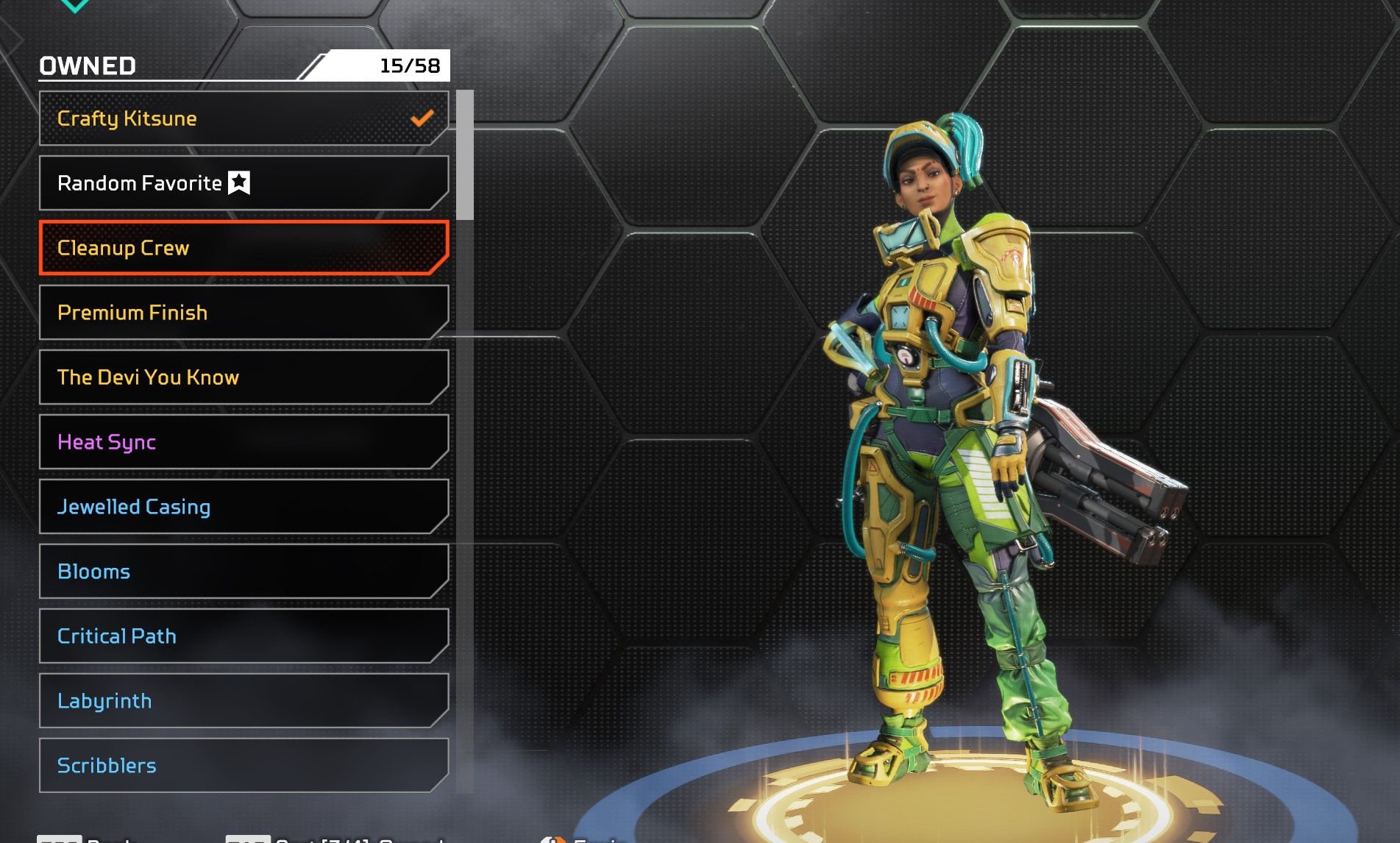The image size is (1400, 843).
Task: Select the Scribblers skin
Action: click(243, 766)
